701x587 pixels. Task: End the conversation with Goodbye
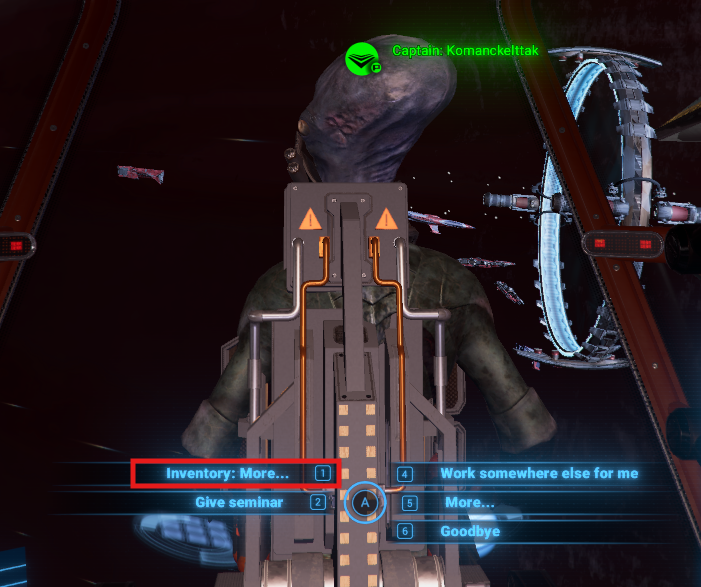click(x=470, y=531)
